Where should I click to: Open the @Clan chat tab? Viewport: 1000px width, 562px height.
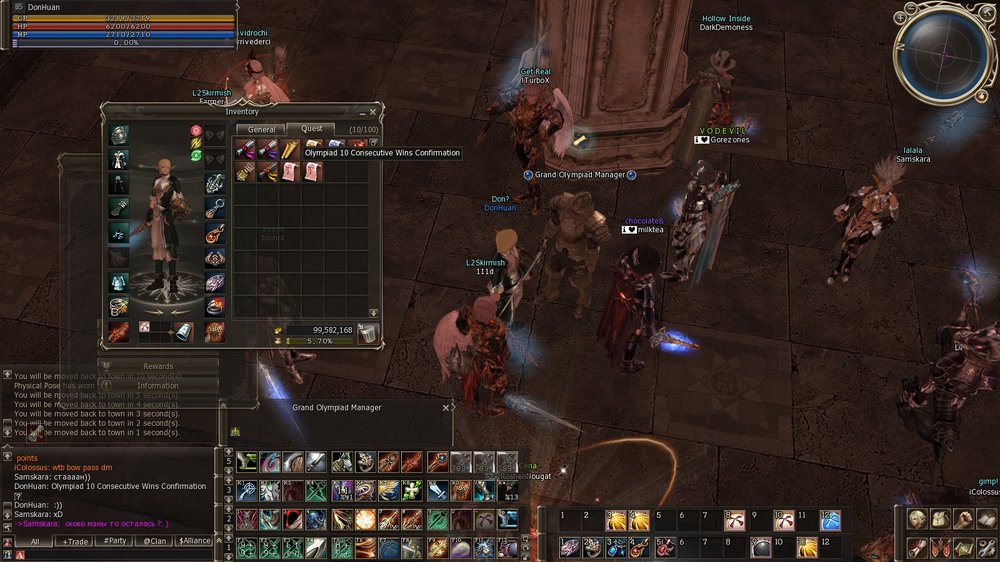(154, 541)
